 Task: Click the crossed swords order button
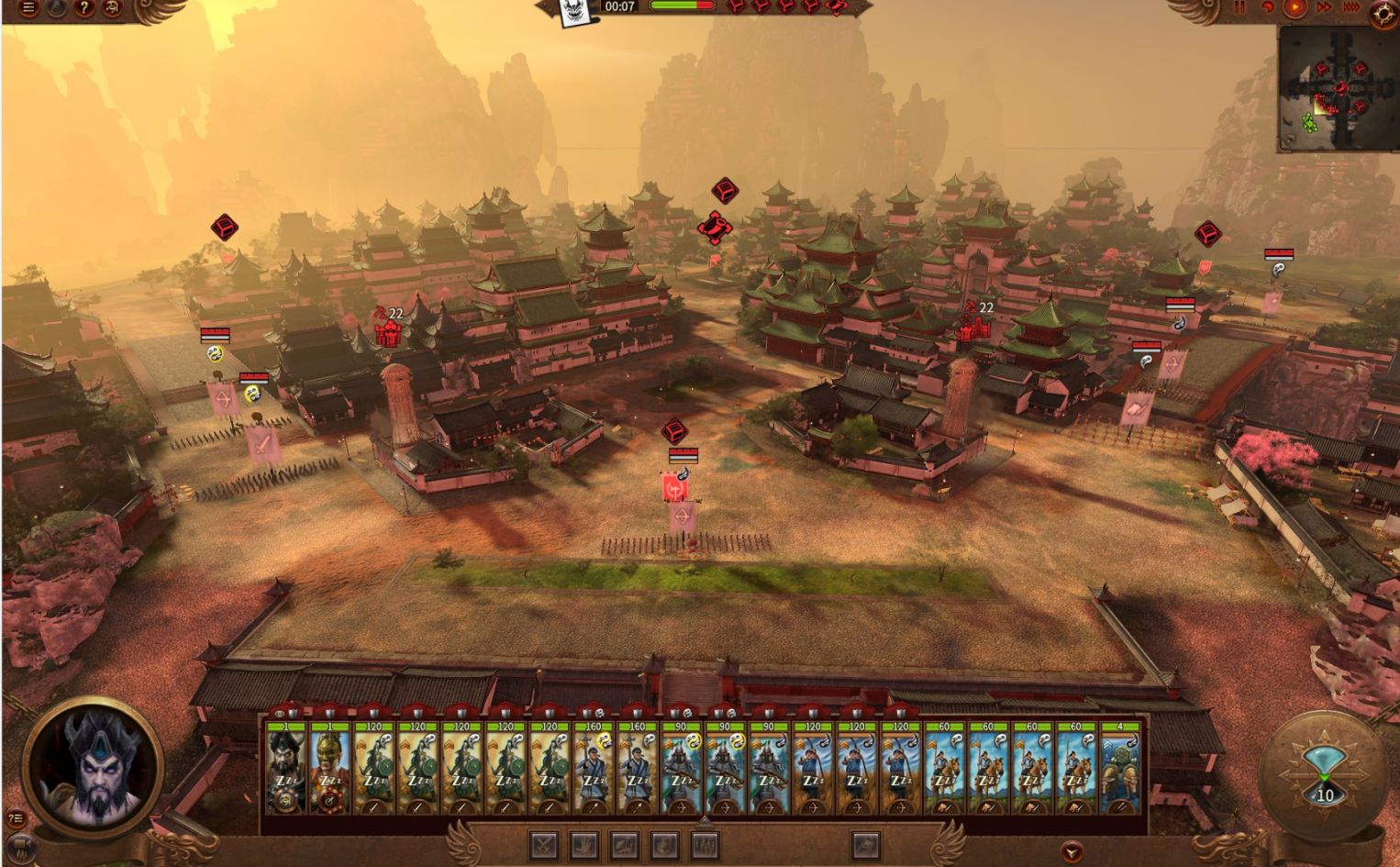545,844
